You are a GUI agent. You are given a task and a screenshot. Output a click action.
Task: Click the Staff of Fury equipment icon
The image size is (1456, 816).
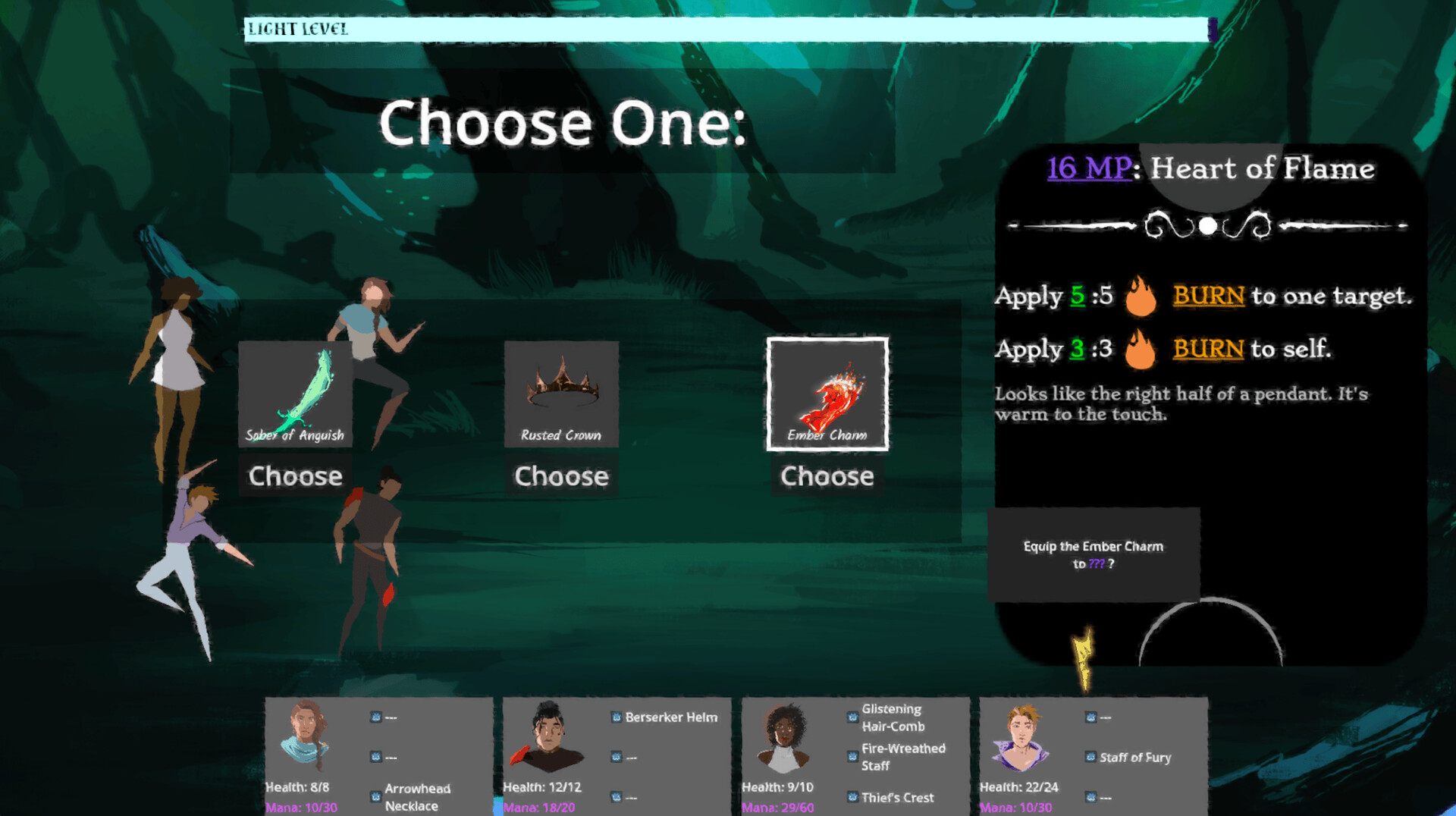[1090, 757]
